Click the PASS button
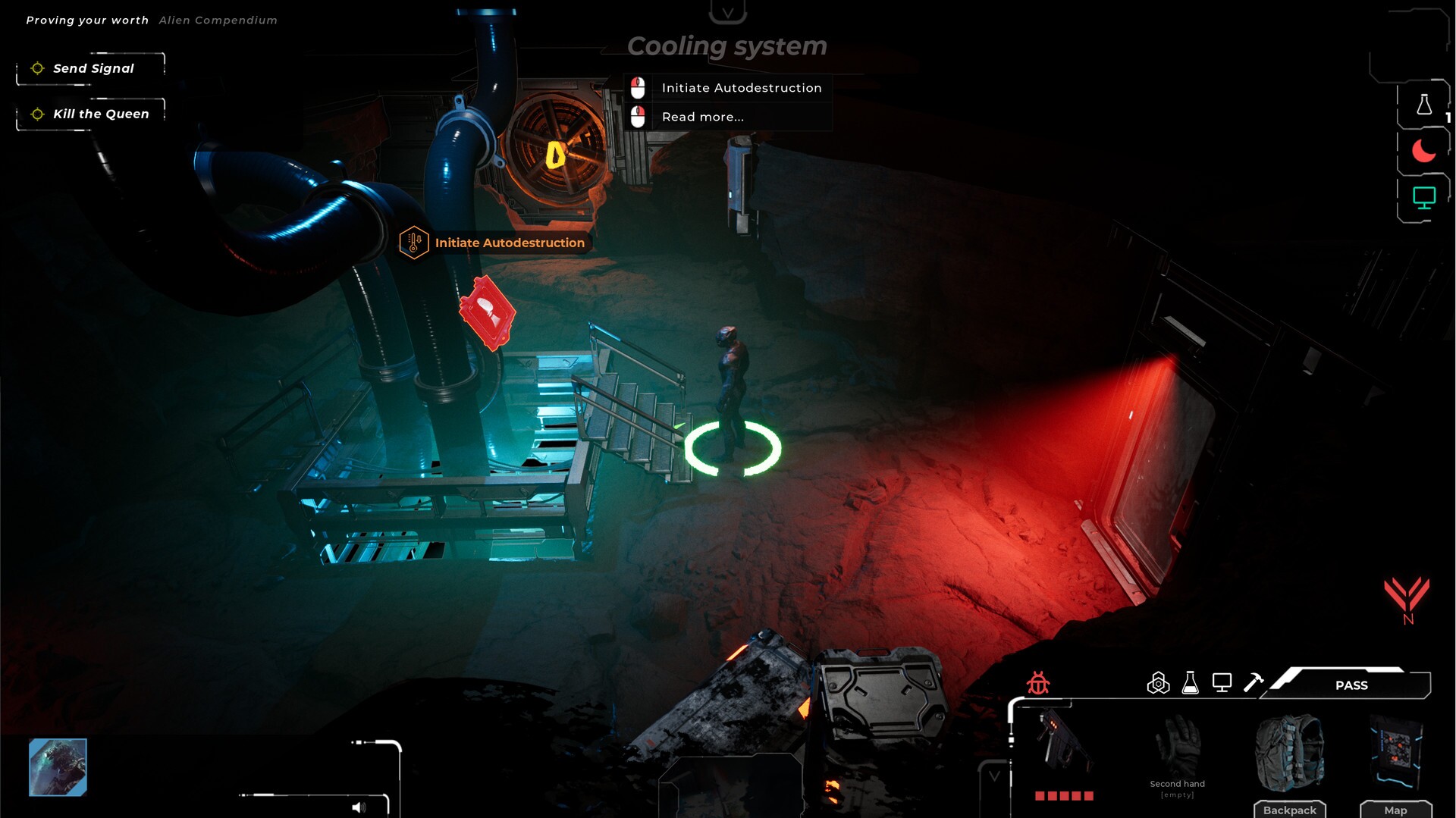The width and height of the screenshot is (1456, 818). (1351, 685)
